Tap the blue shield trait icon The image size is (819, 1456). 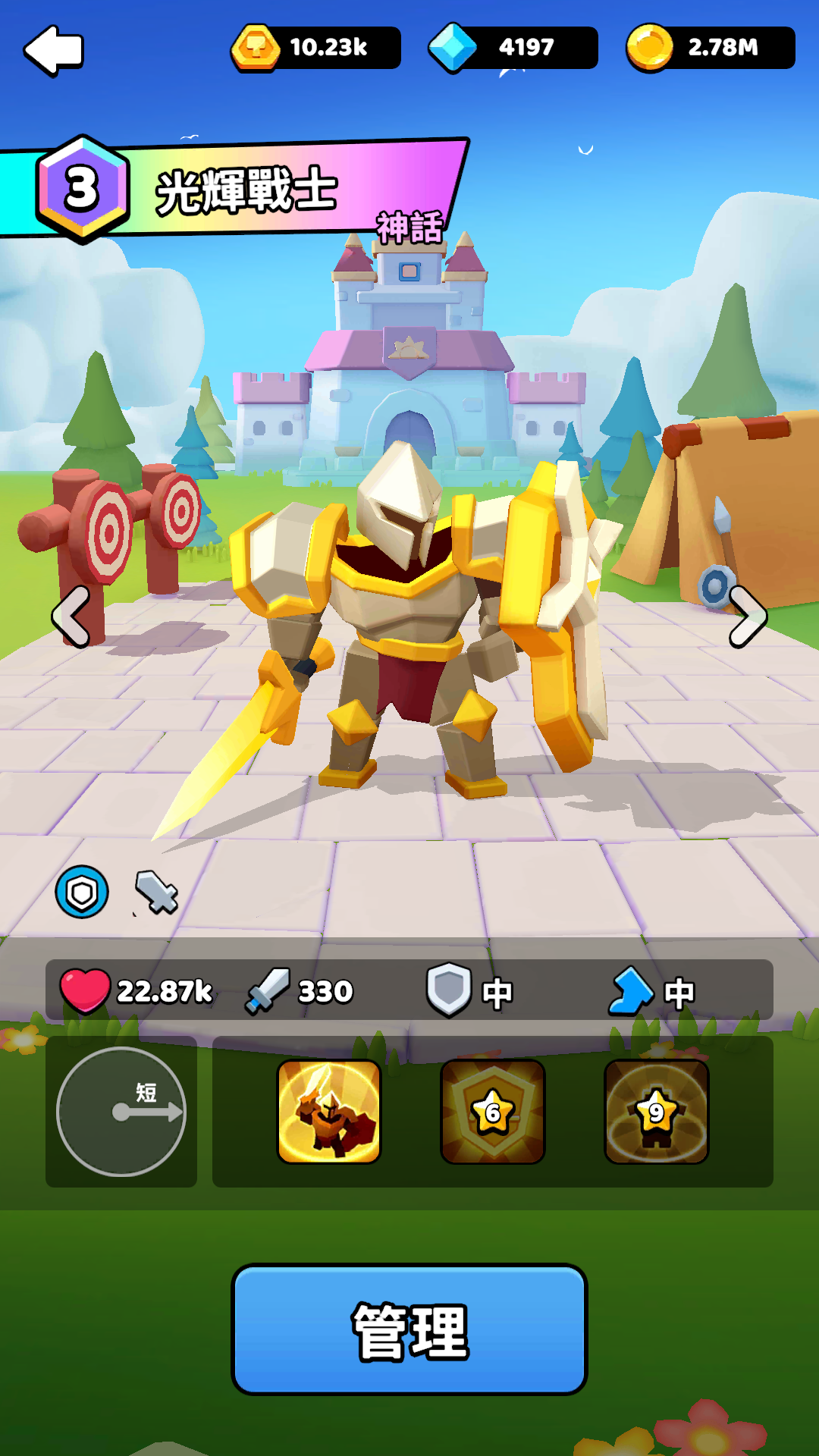point(82,892)
